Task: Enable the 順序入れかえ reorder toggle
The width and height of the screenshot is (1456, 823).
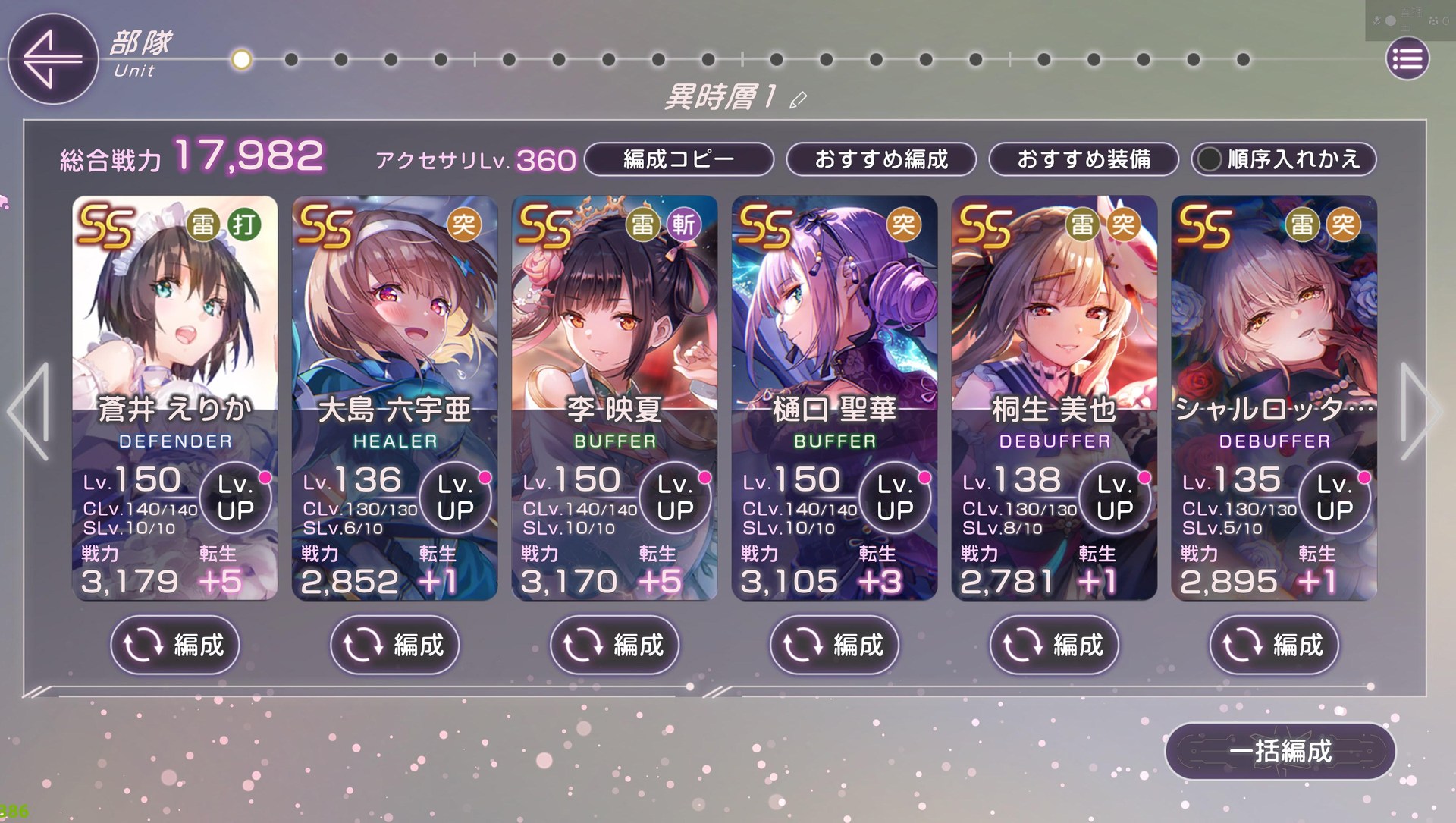Action: 1283,159
